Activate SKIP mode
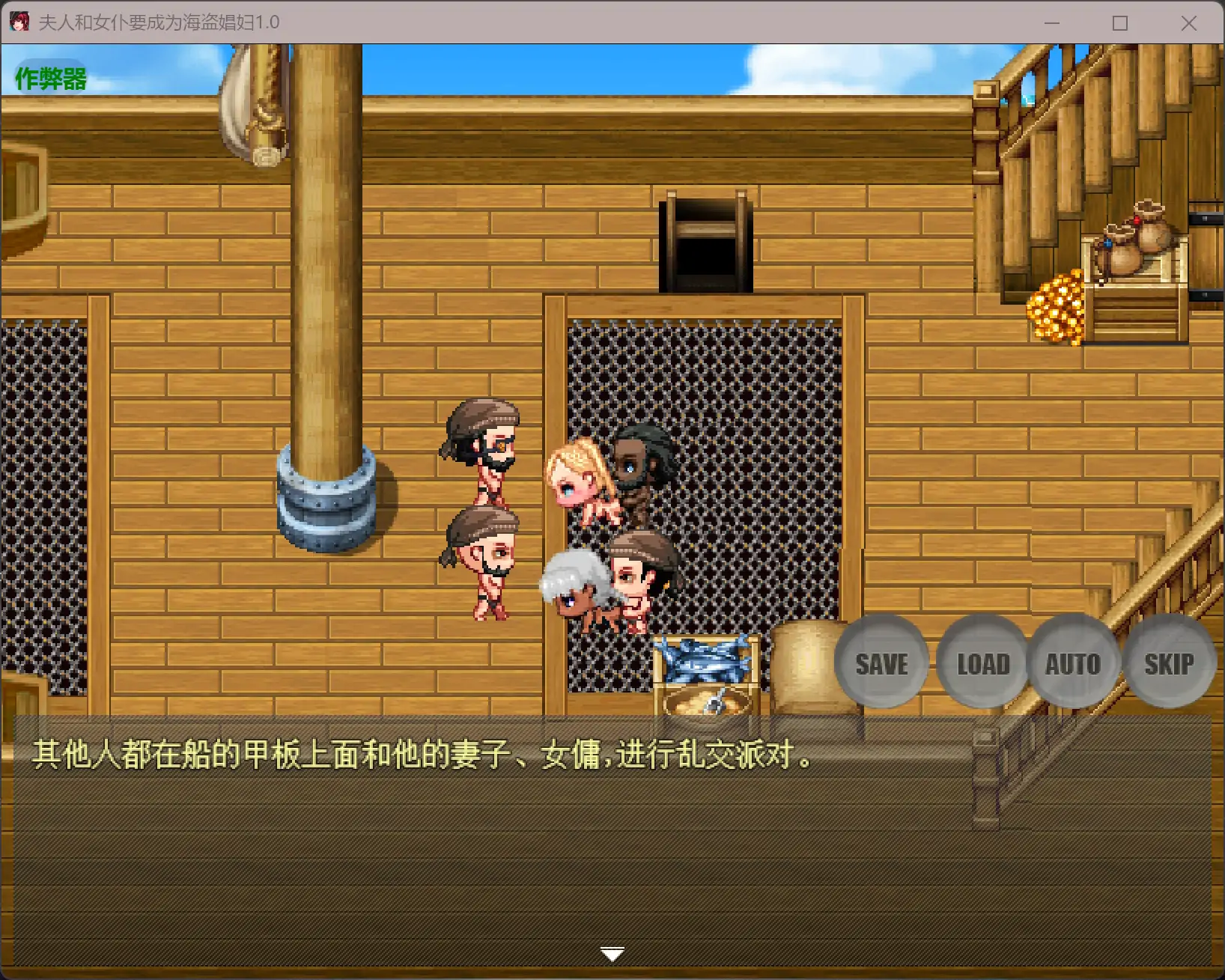This screenshot has height=980, width=1225. pyautogui.click(x=1170, y=663)
